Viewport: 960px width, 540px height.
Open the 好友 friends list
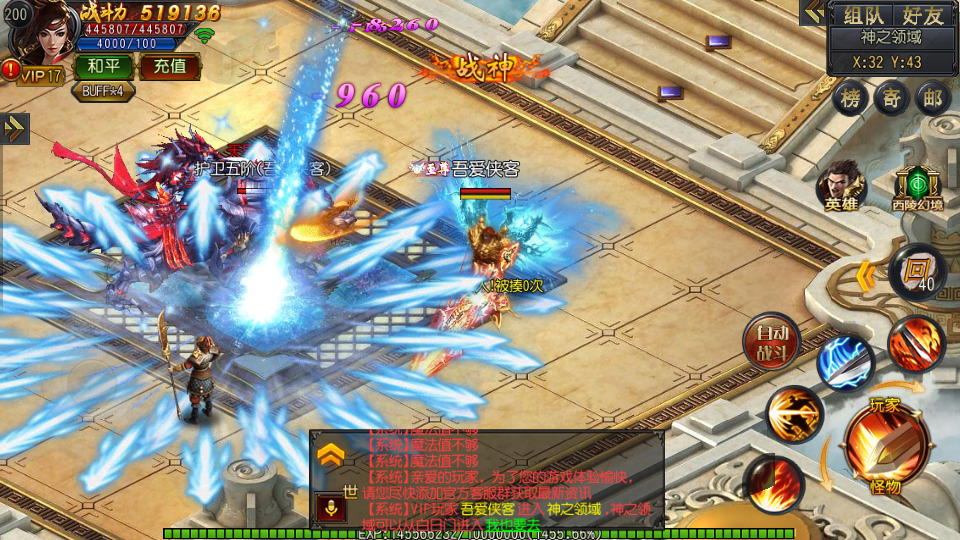922,15
